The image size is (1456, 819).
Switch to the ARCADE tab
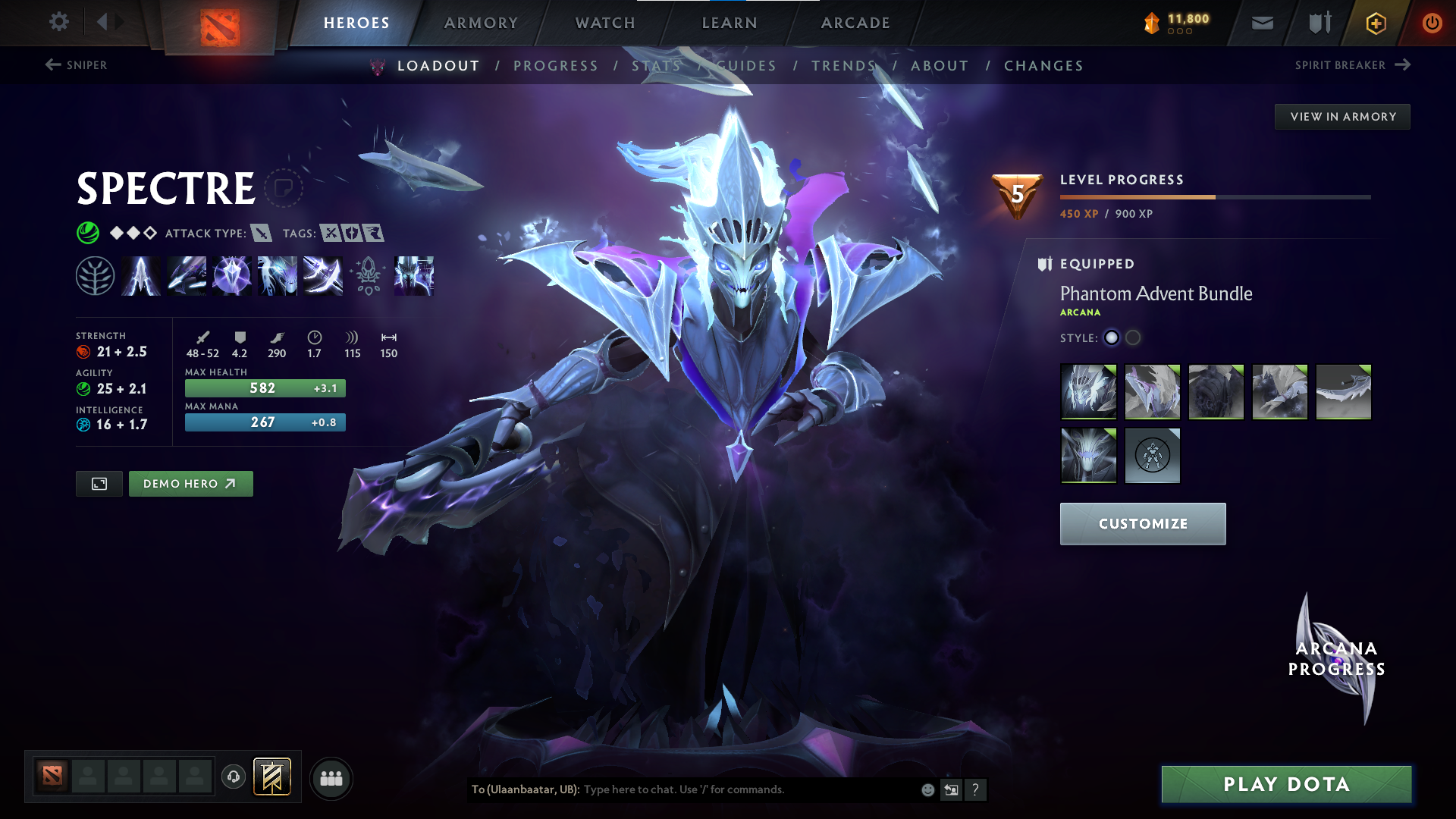click(x=855, y=23)
